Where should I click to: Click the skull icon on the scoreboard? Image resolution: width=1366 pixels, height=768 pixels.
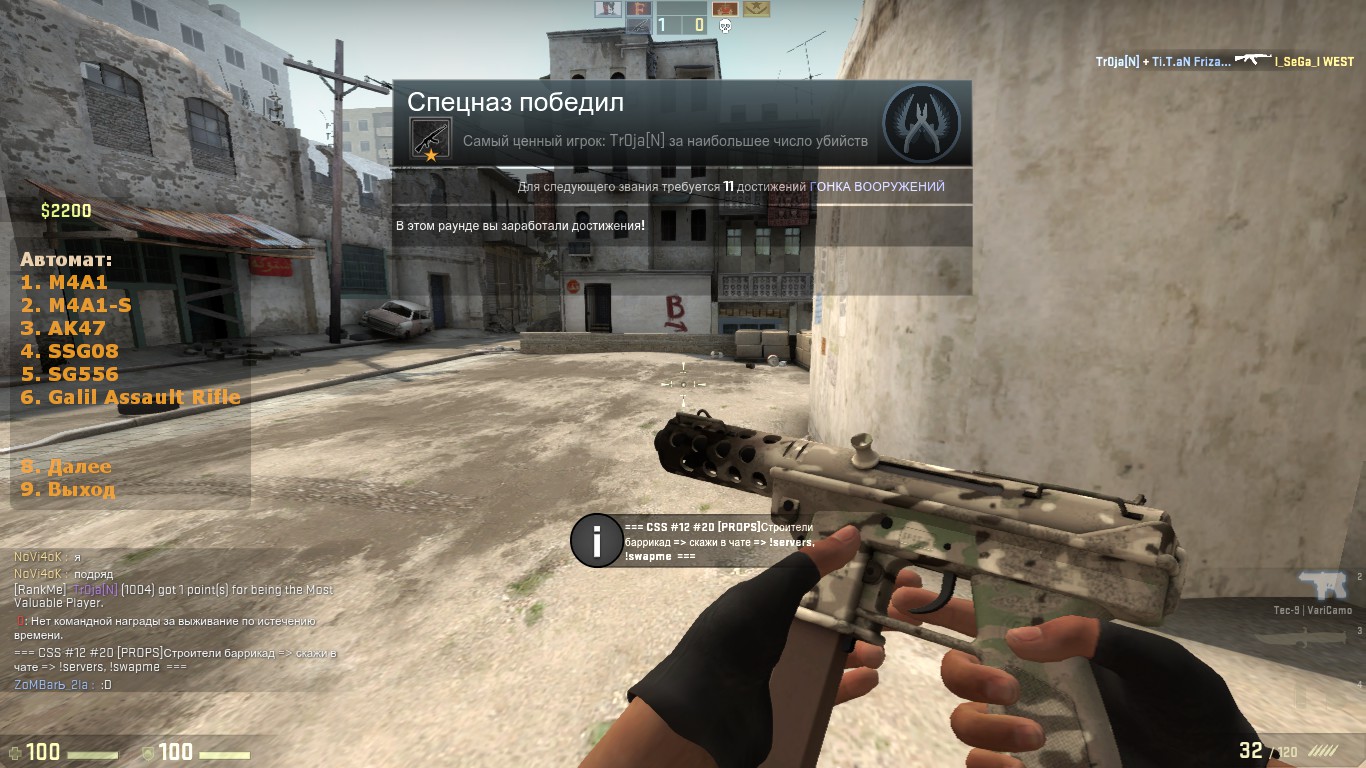[725, 26]
